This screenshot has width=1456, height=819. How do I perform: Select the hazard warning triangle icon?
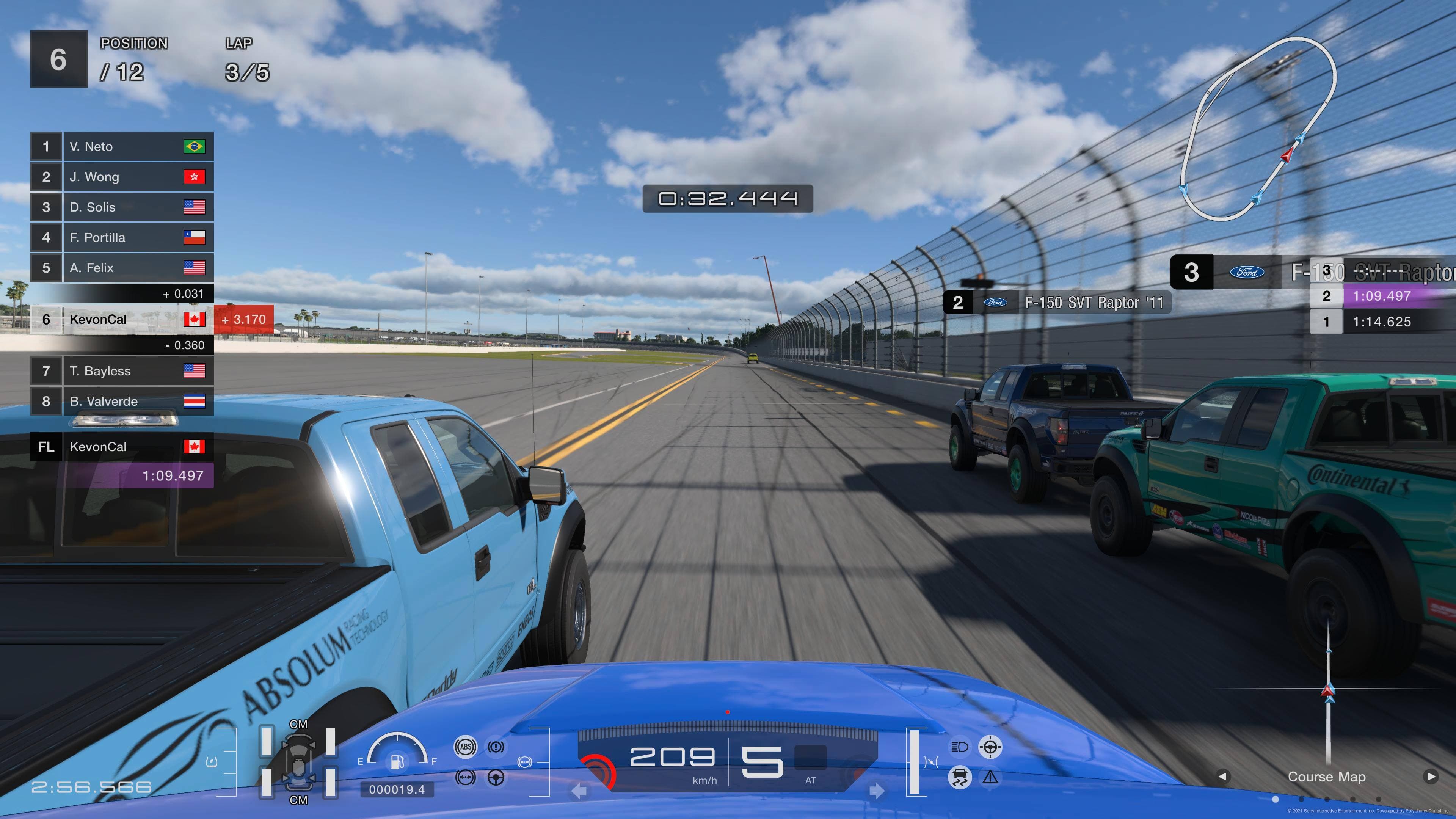pyautogui.click(x=990, y=778)
